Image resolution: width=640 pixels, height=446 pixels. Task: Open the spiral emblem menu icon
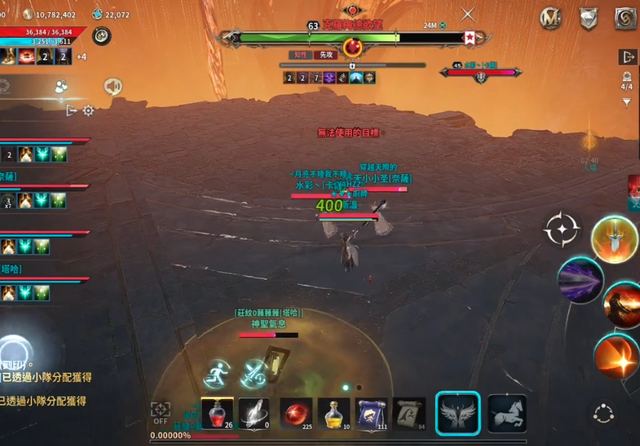pyautogui.click(x=624, y=17)
